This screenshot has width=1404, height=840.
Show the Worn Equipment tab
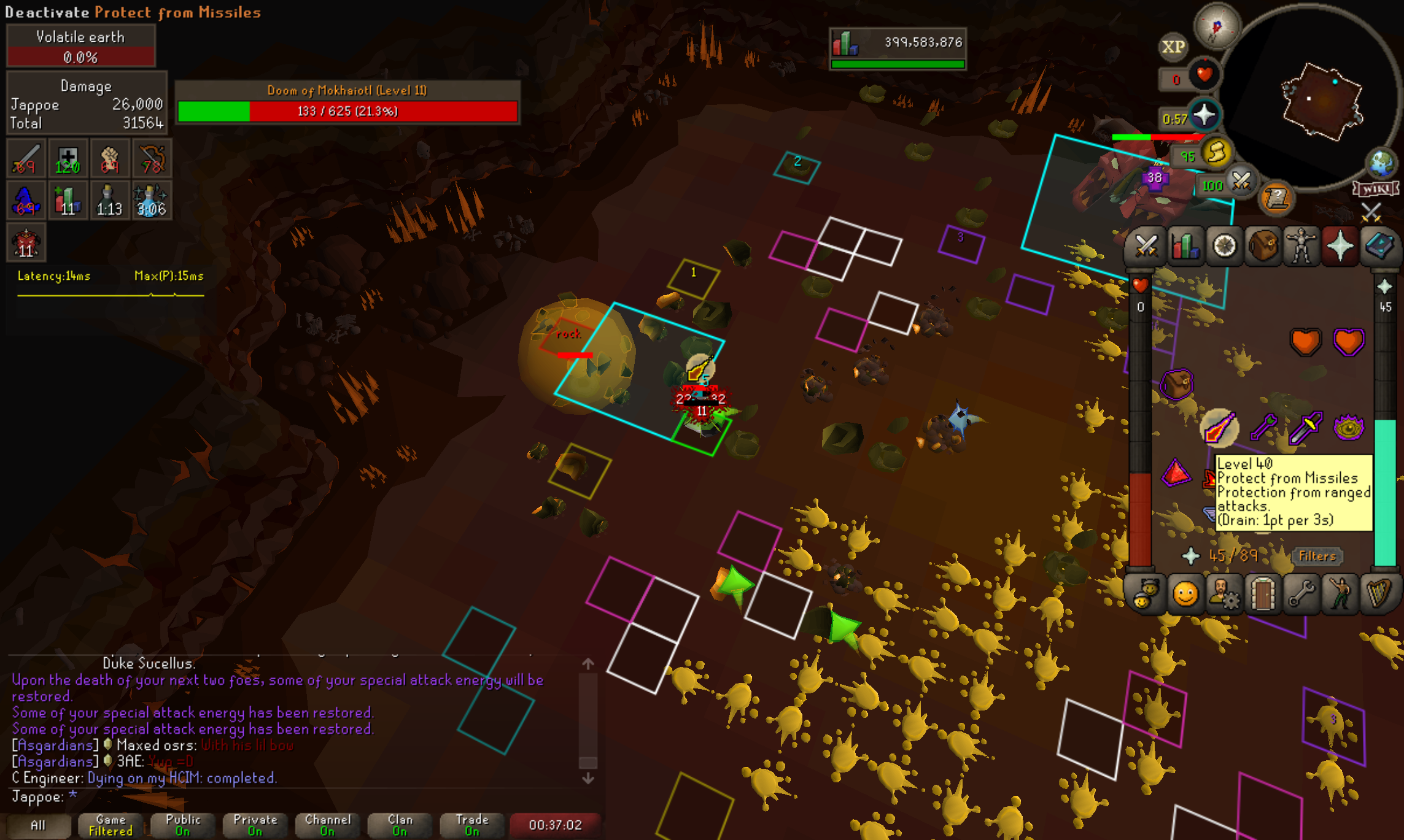coord(1301,247)
